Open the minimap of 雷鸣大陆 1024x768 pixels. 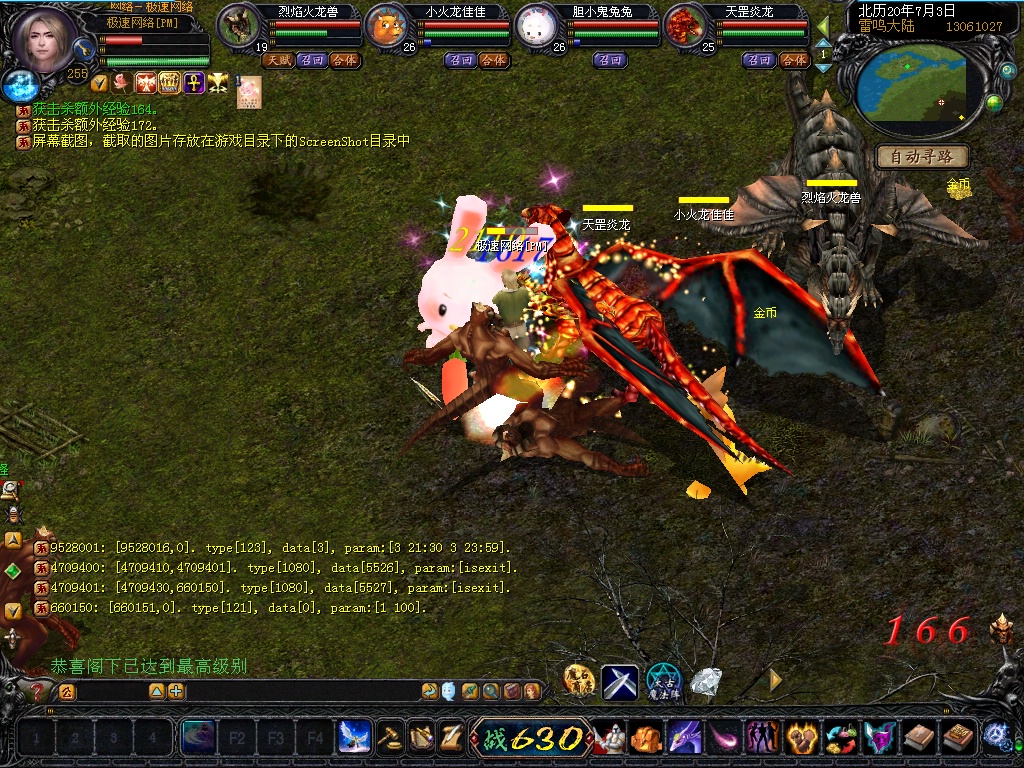[910, 88]
